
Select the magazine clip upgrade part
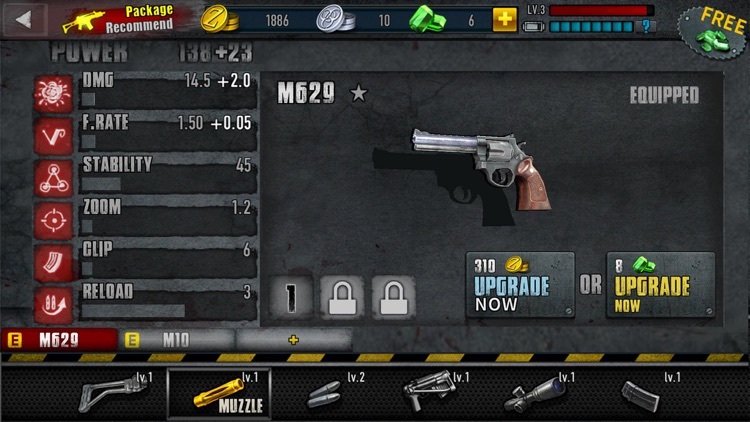(642, 393)
